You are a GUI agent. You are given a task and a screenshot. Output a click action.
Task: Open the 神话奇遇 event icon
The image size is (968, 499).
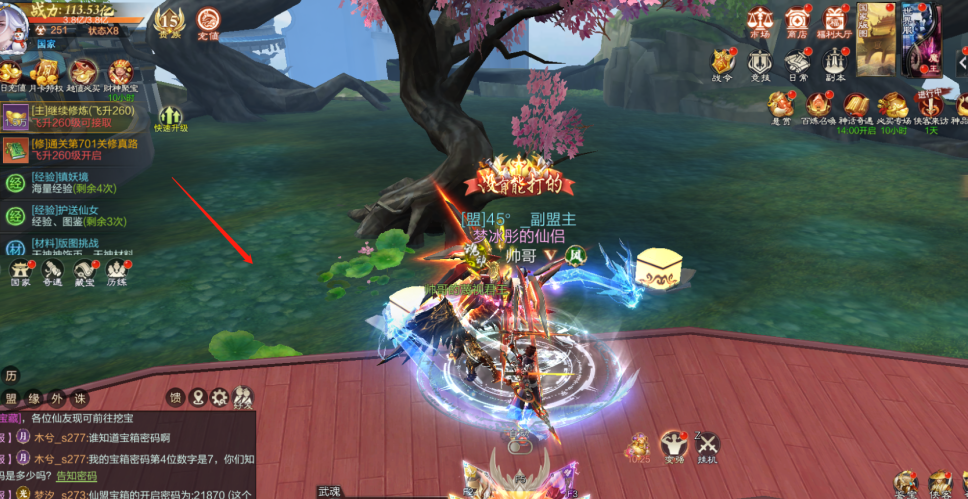pos(856,106)
